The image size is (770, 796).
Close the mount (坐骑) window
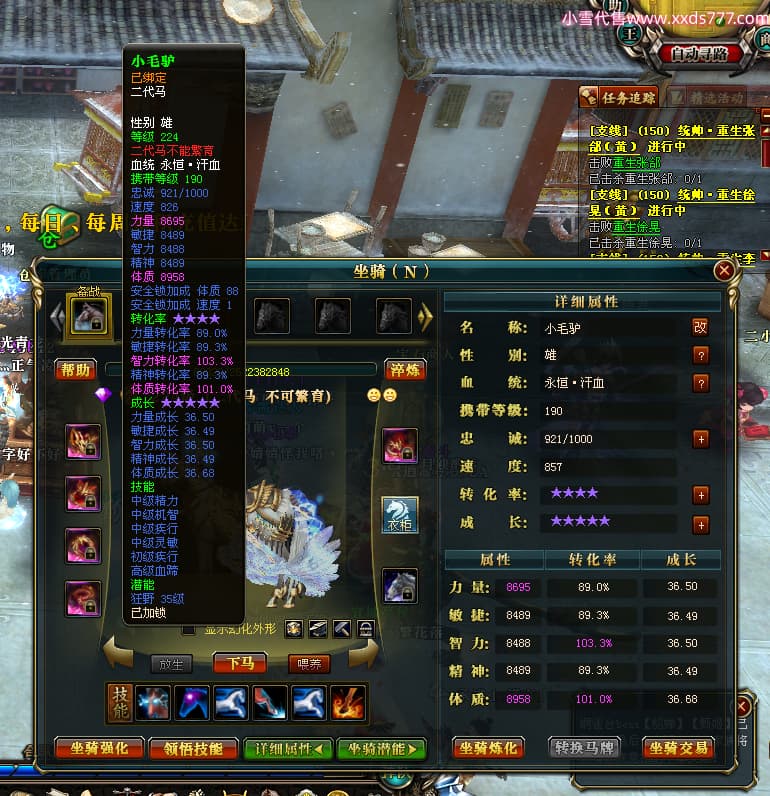[x=724, y=271]
